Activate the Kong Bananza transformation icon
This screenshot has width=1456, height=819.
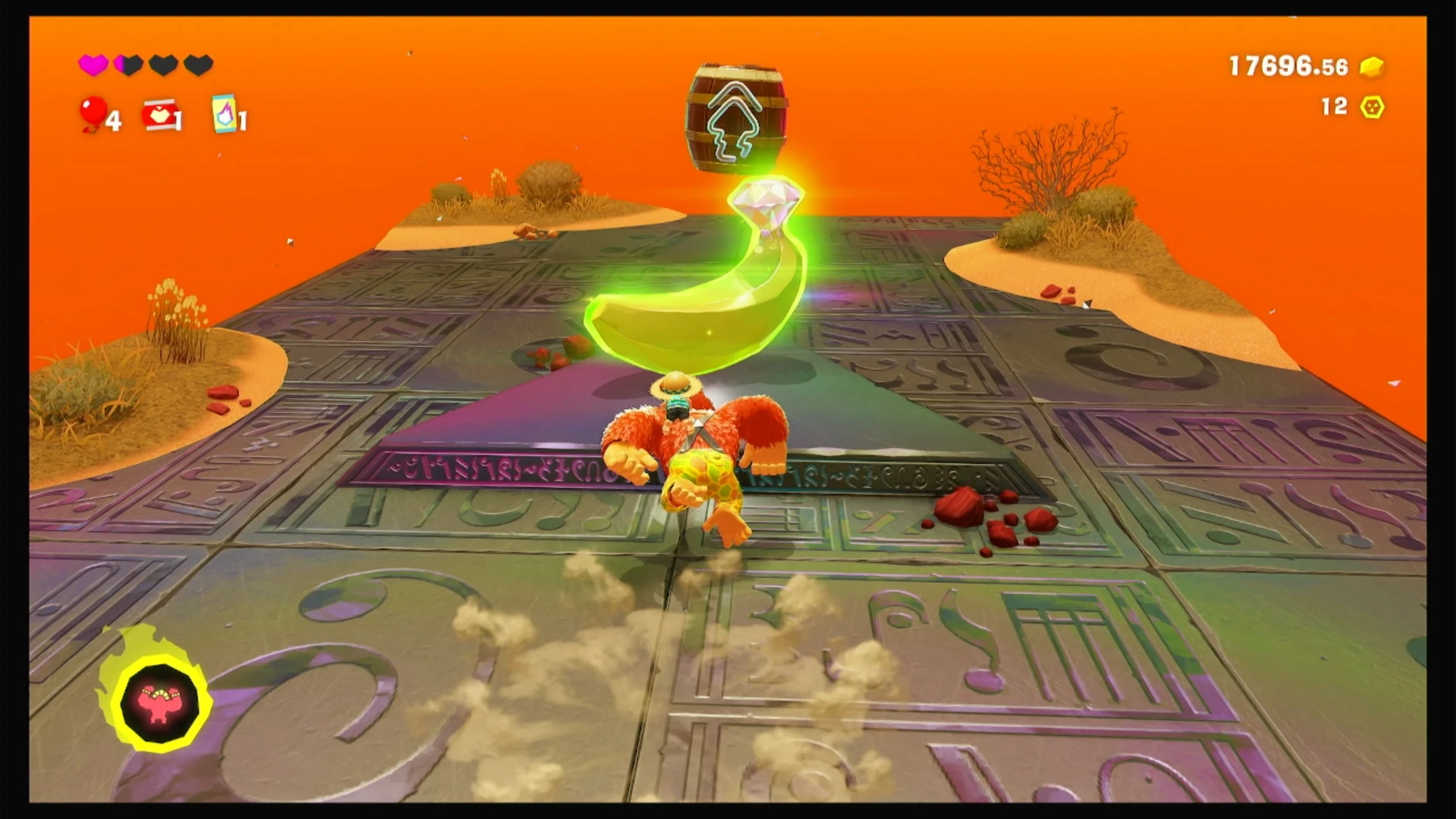coord(160,703)
